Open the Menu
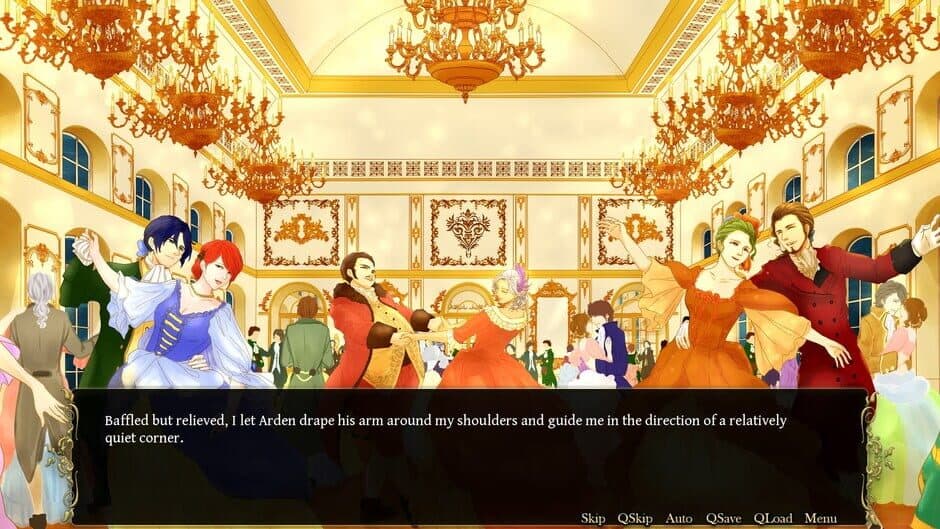This screenshot has width=940, height=529. point(820,518)
